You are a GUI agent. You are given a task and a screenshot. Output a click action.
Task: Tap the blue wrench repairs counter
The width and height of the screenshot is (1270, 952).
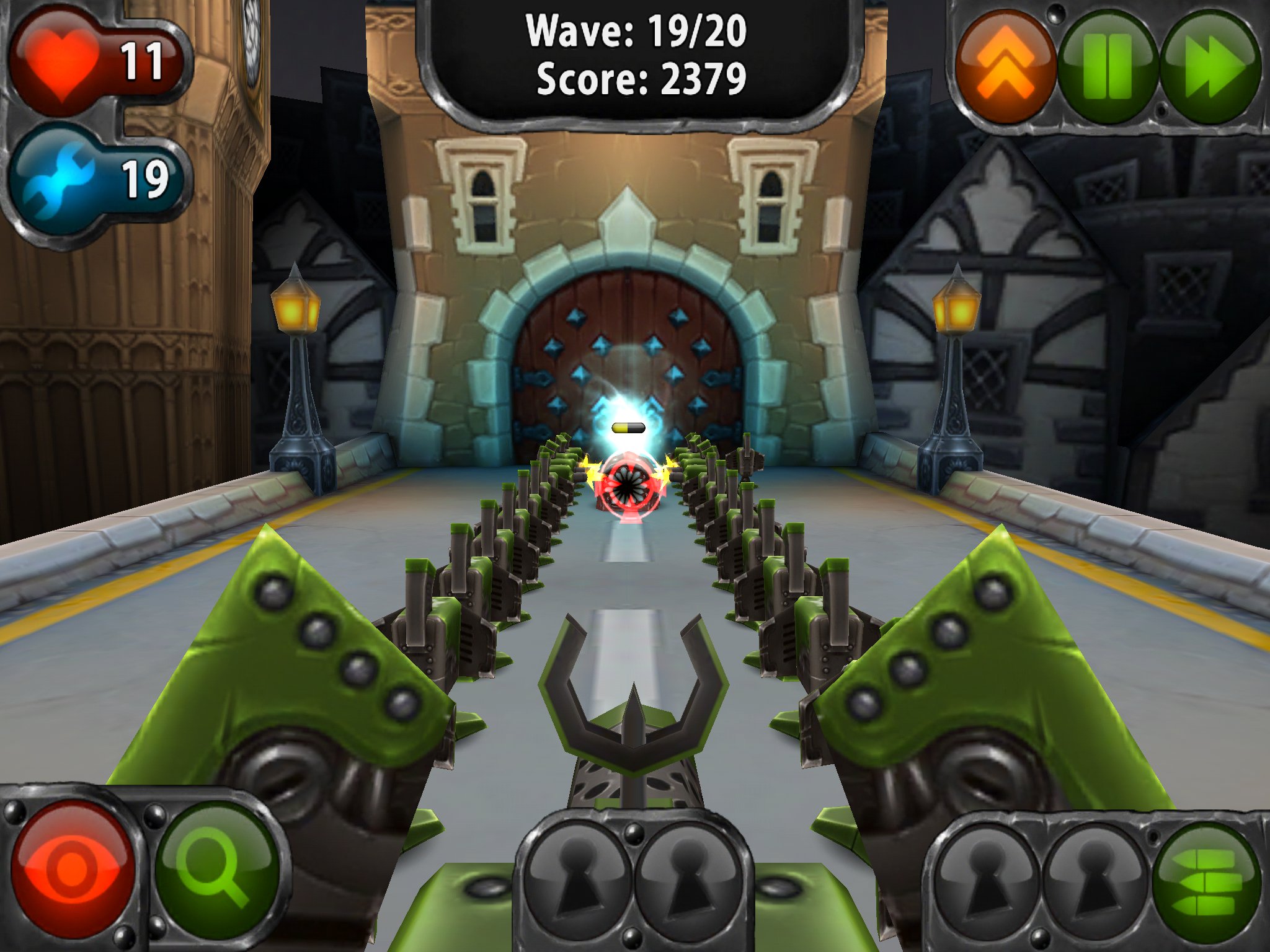point(59,177)
